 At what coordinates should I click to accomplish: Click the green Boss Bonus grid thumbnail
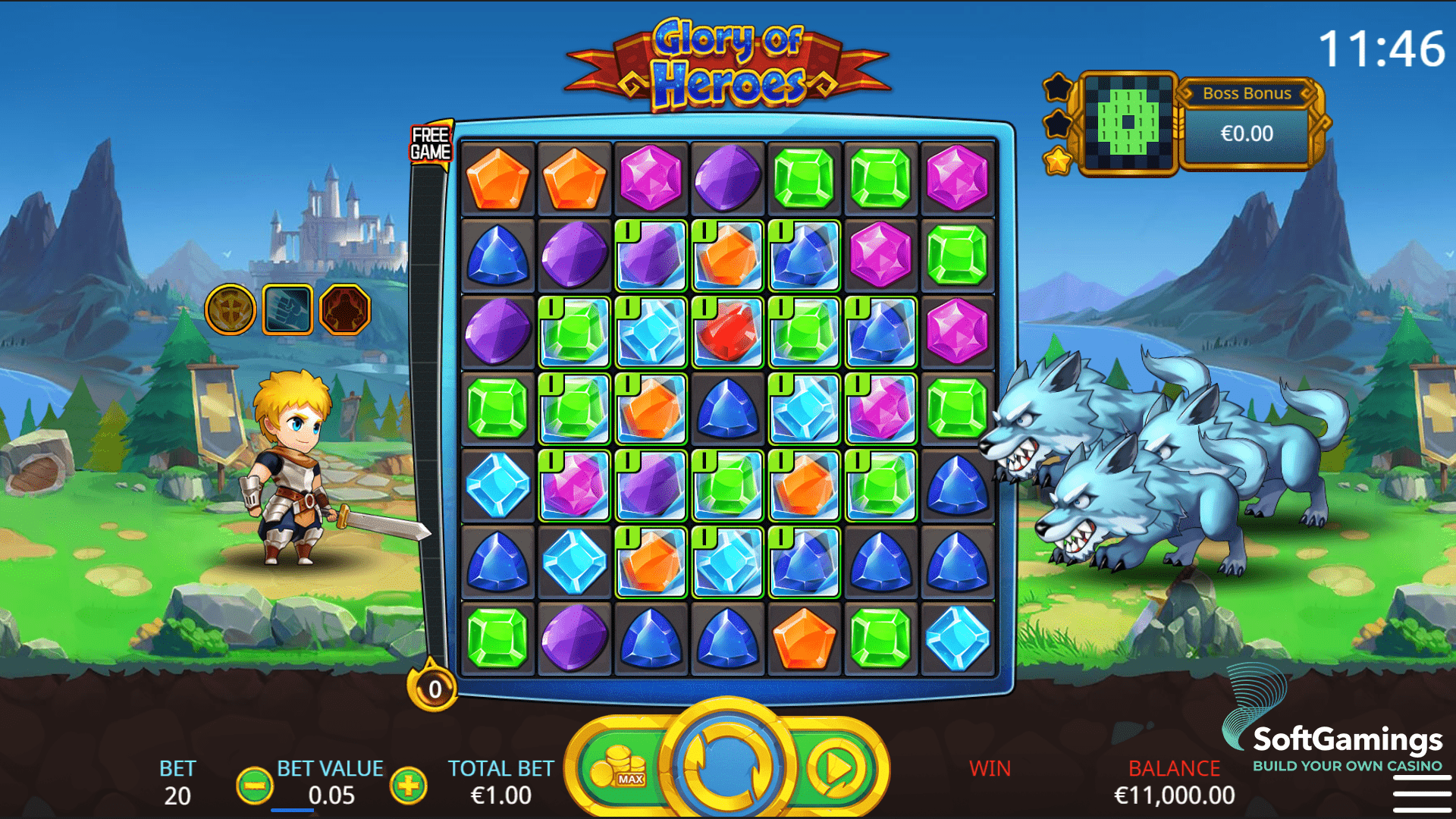(x=1128, y=123)
